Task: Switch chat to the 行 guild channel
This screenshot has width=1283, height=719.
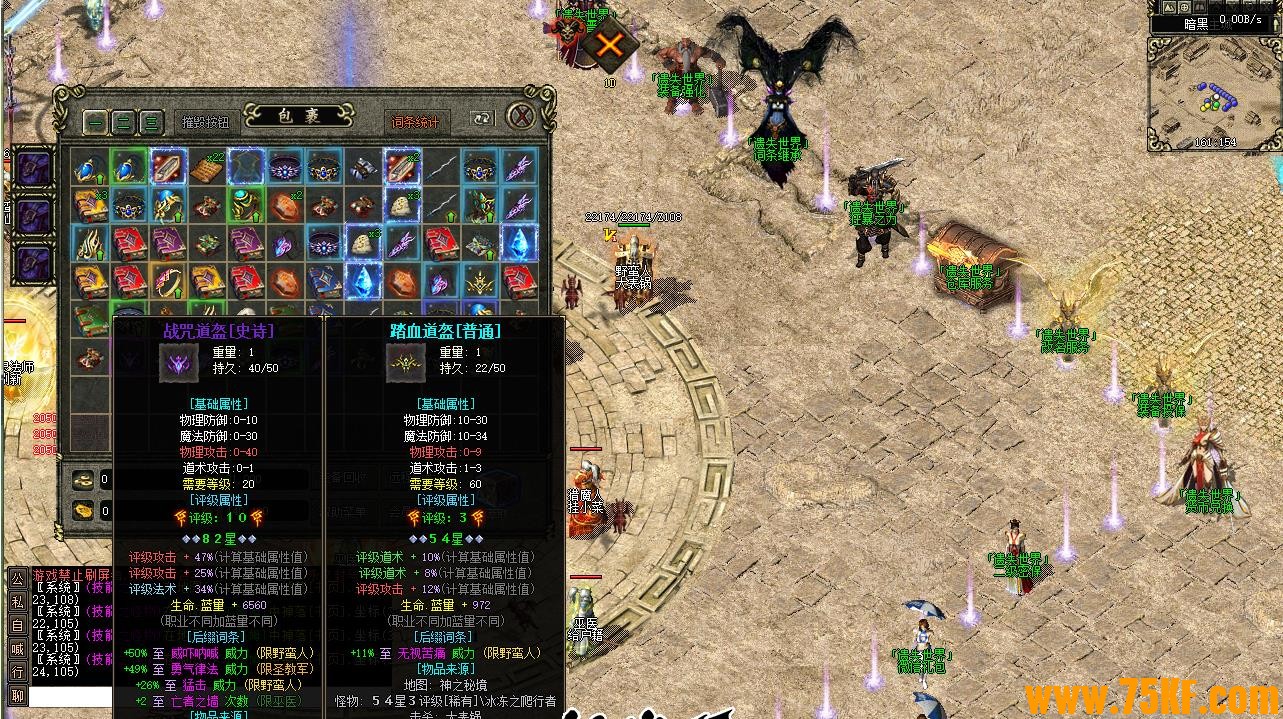Action: [17, 671]
